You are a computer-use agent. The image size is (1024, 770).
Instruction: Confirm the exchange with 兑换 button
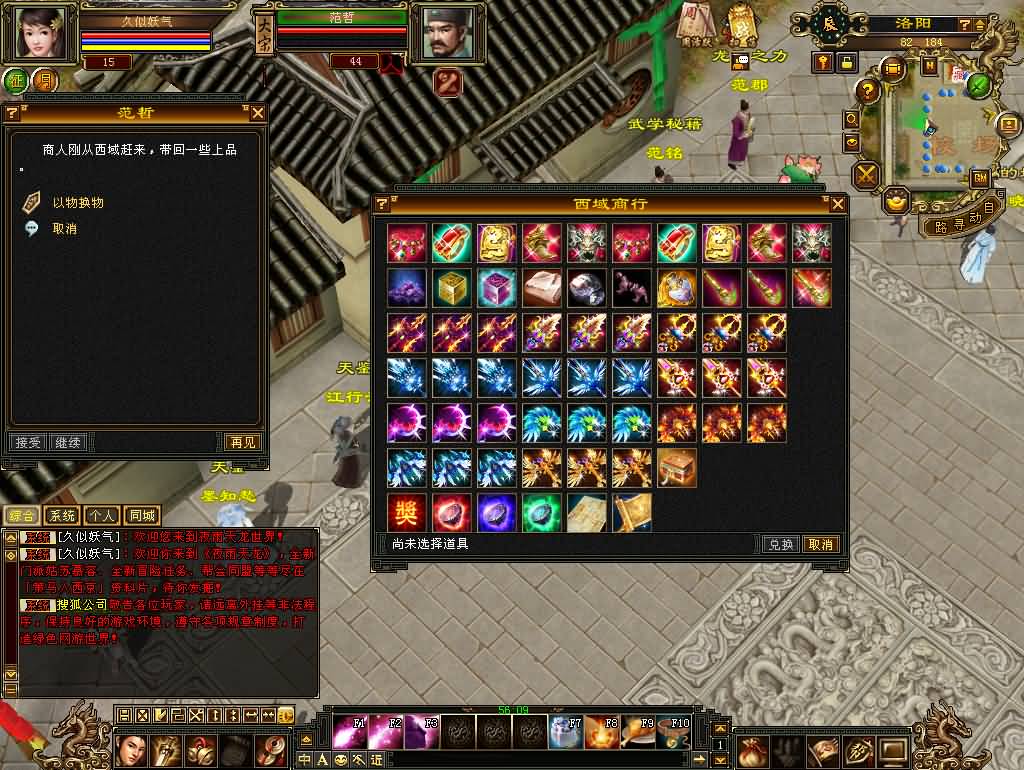(x=780, y=545)
